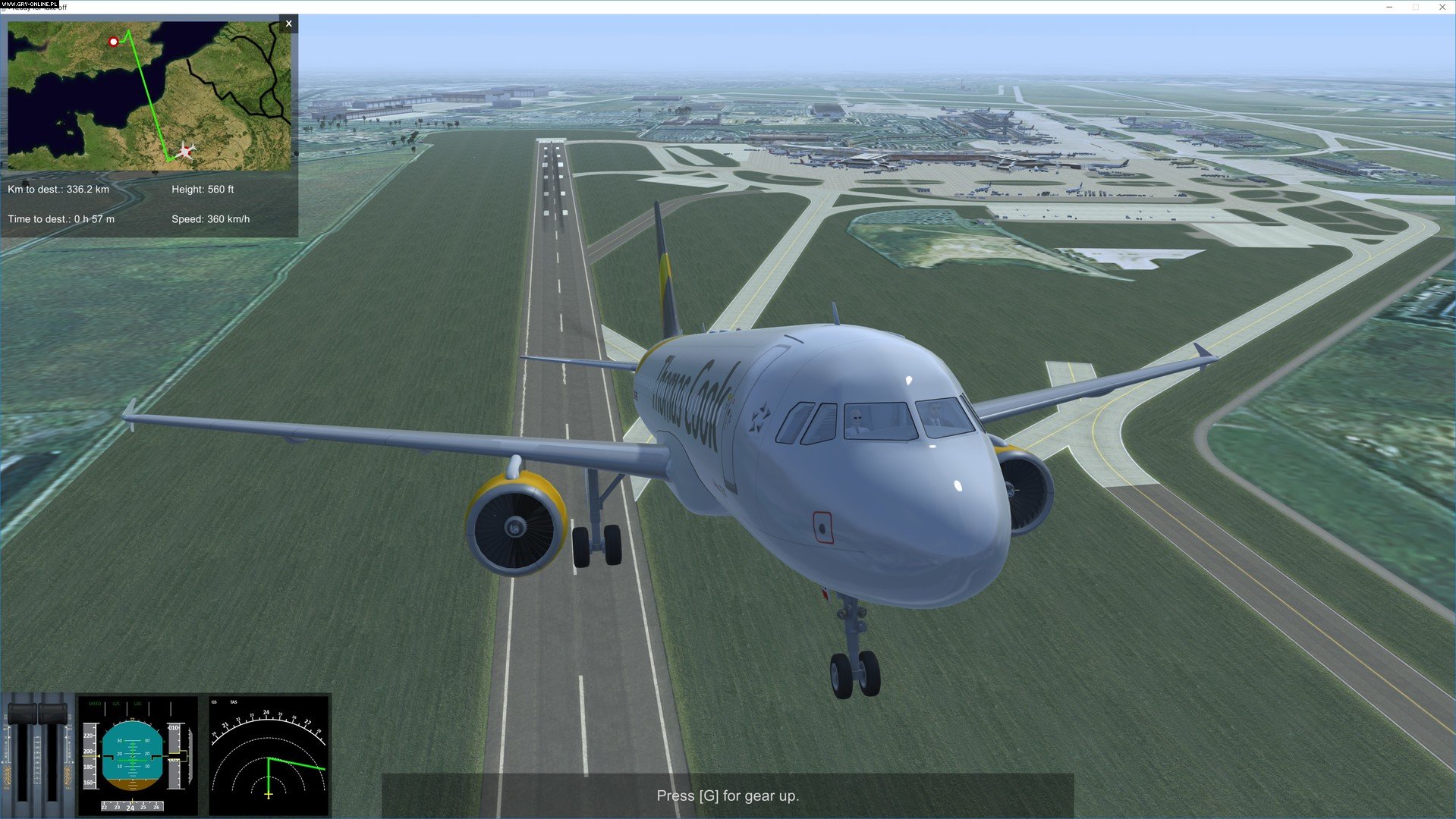
Task: Open the navigation display with green route
Action: tap(269, 755)
